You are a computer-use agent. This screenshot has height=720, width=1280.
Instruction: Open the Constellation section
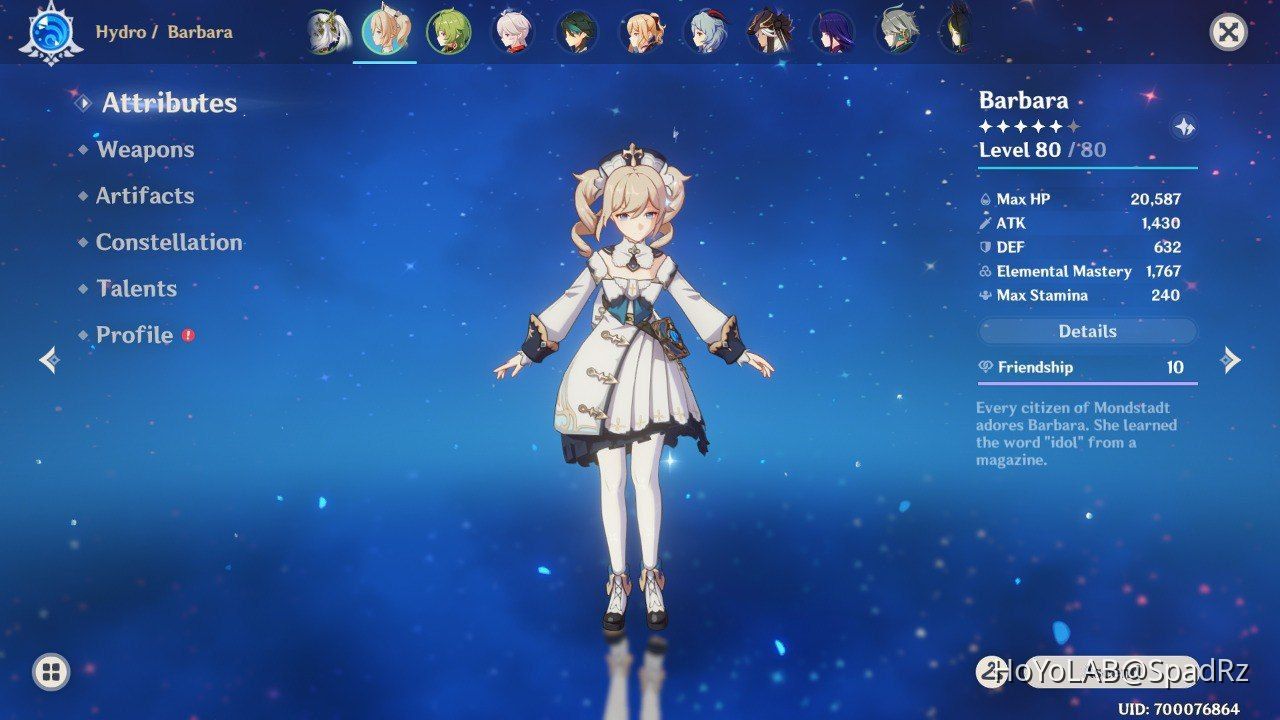pyautogui.click(x=168, y=242)
